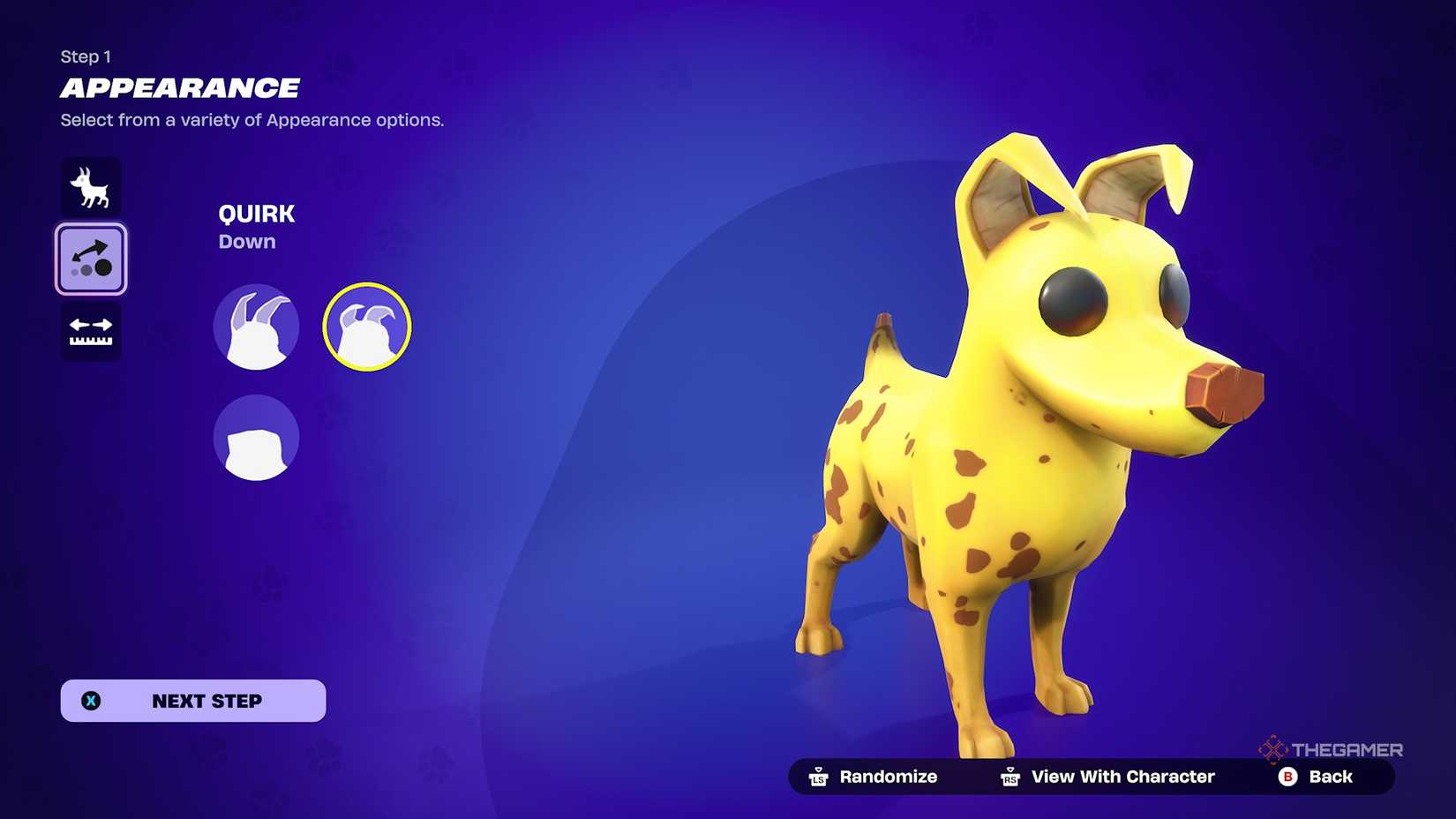Image resolution: width=1456 pixels, height=819 pixels.
Task: Select the upright ears quirk option
Action: tap(256, 326)
